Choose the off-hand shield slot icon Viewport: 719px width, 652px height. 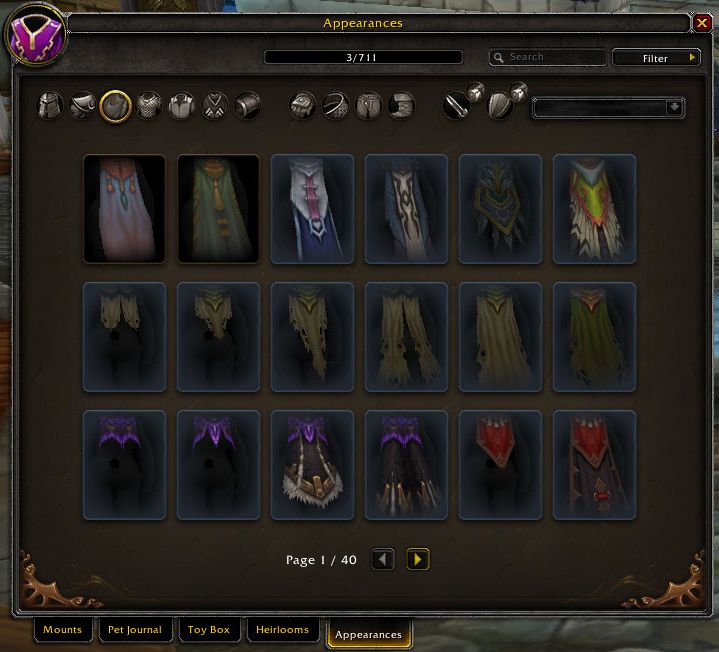click(x=500, y=105)
